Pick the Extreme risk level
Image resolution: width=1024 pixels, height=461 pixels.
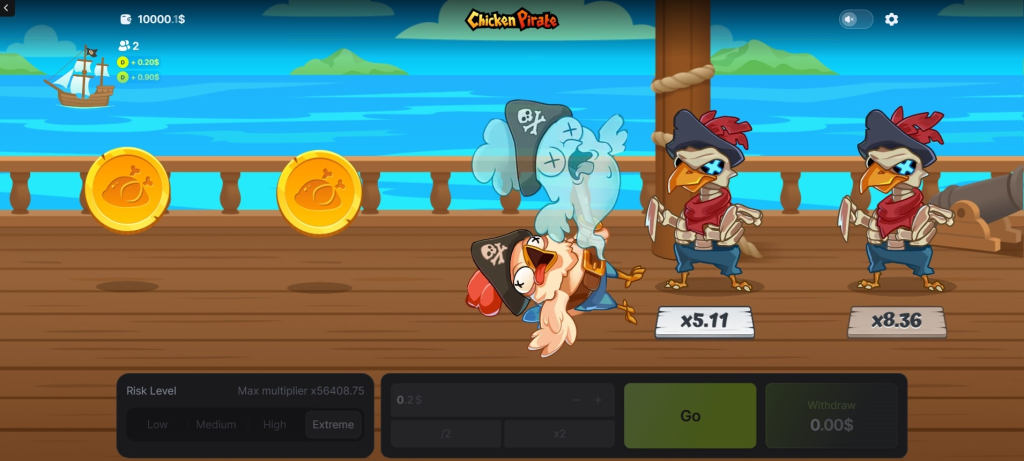point(333,425)
